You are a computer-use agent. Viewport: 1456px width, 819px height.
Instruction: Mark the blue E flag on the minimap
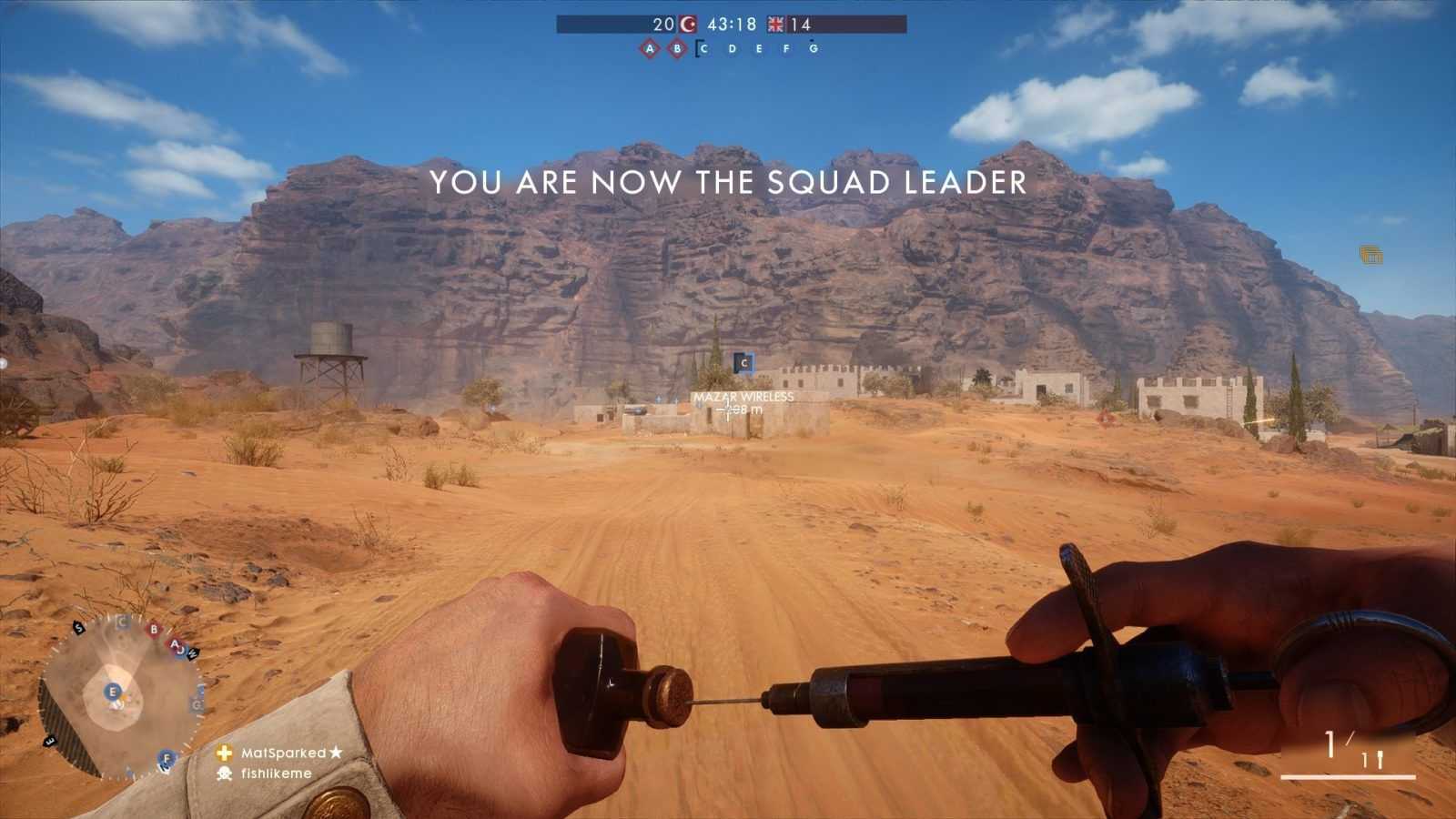coord(113,693)
